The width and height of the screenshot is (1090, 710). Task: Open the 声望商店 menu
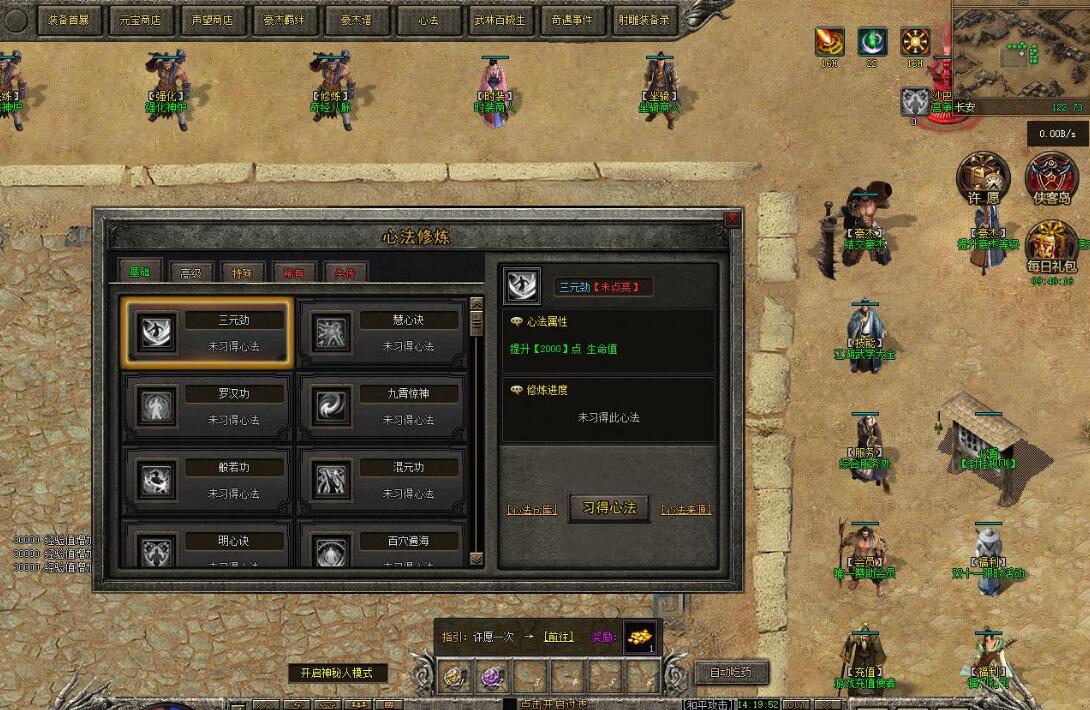pyautogui.click(x=212, y=19)
